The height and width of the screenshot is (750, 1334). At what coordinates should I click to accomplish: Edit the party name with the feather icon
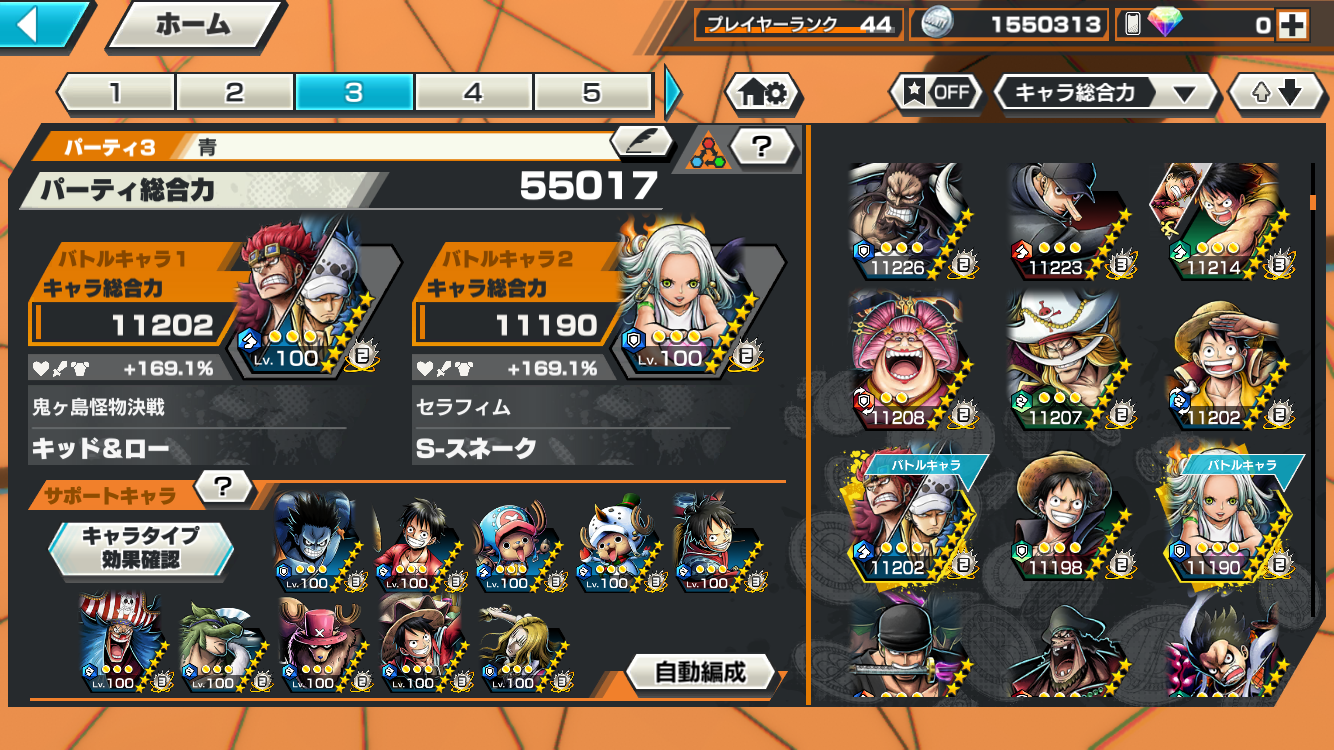point(641,143)
